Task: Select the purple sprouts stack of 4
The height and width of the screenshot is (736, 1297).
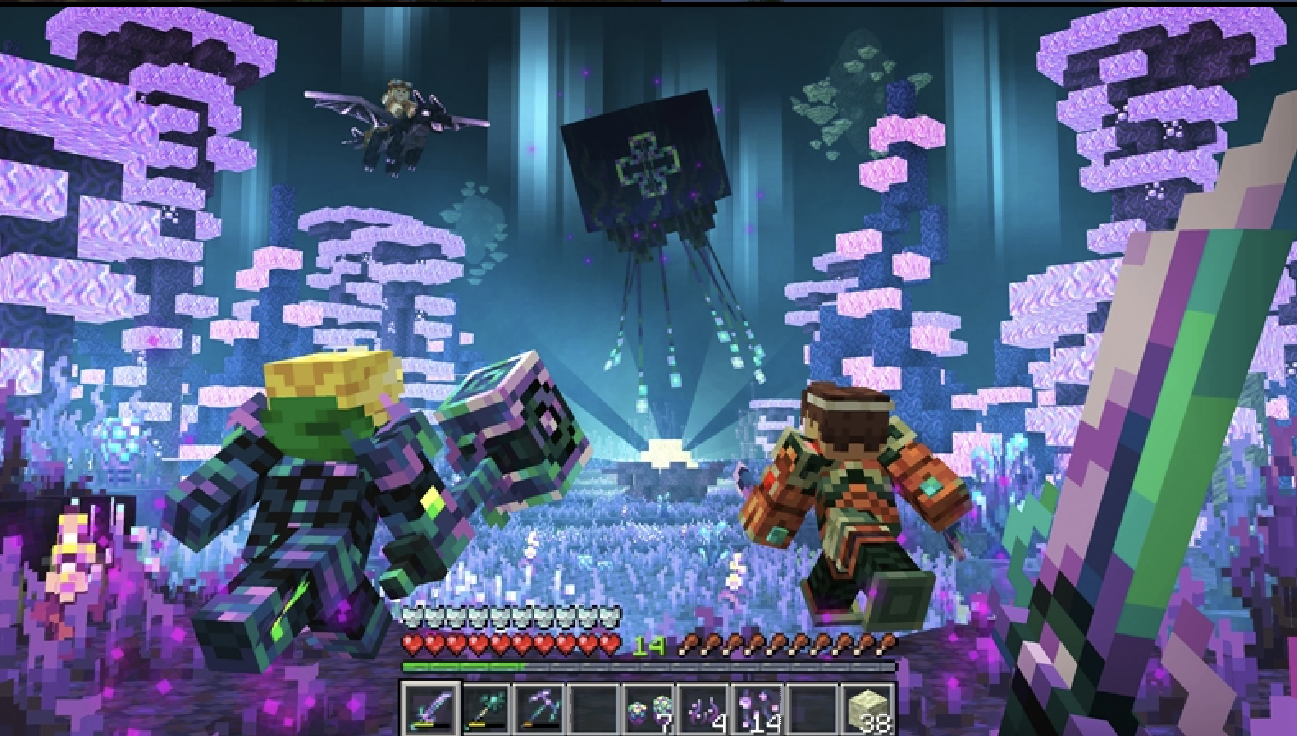Action: tap(702, 708)
